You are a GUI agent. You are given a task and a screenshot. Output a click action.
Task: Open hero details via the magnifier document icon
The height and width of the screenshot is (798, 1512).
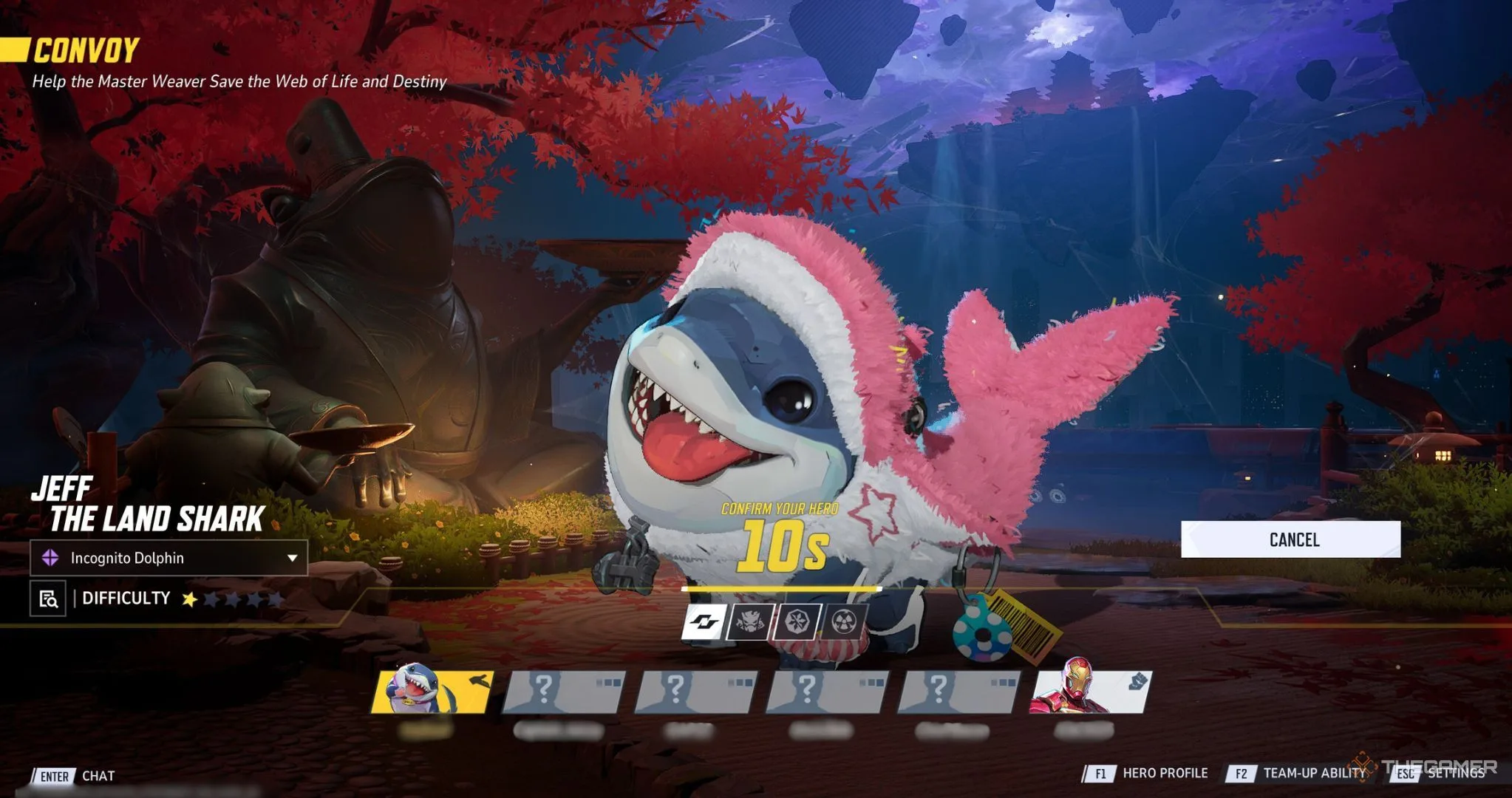coord(48,598)
